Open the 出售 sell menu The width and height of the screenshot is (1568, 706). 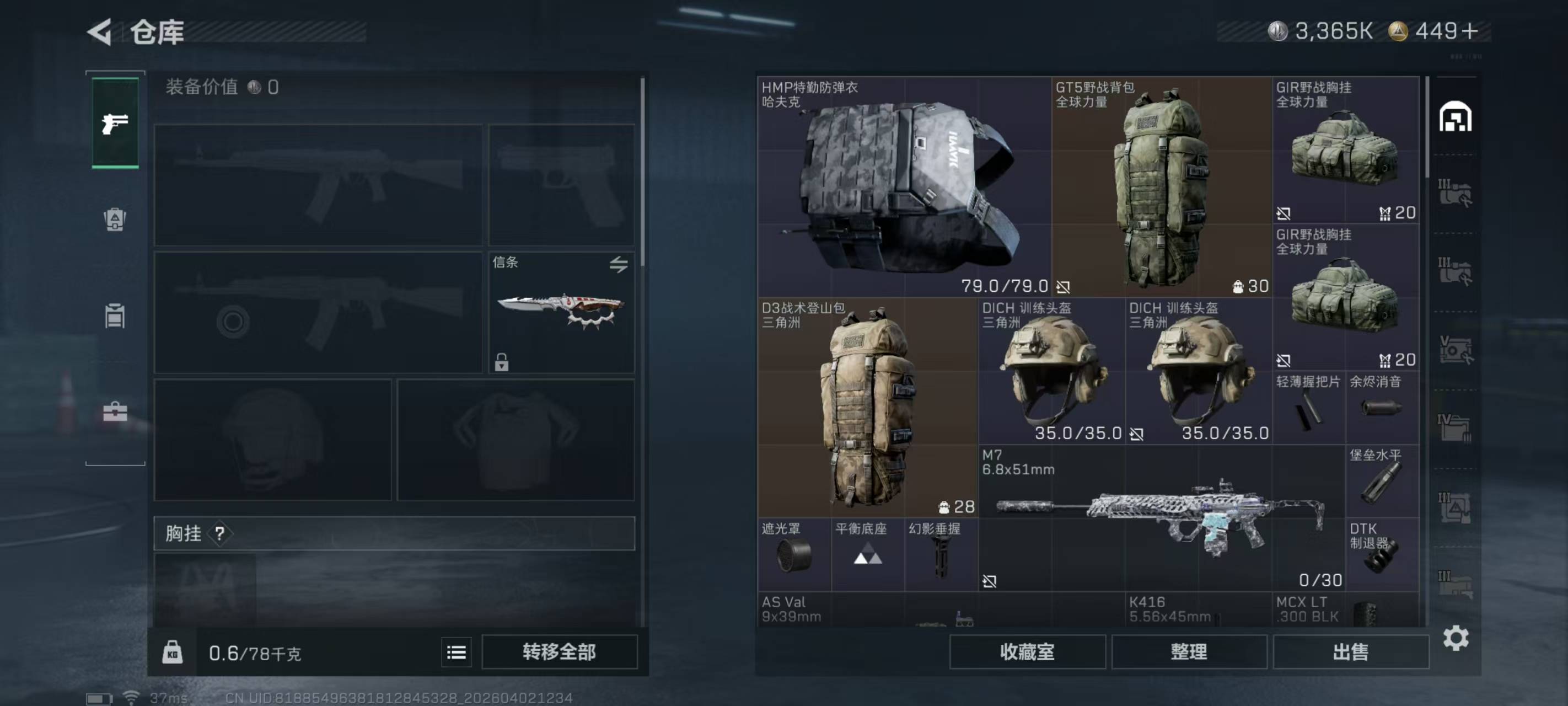point(1350,652)
